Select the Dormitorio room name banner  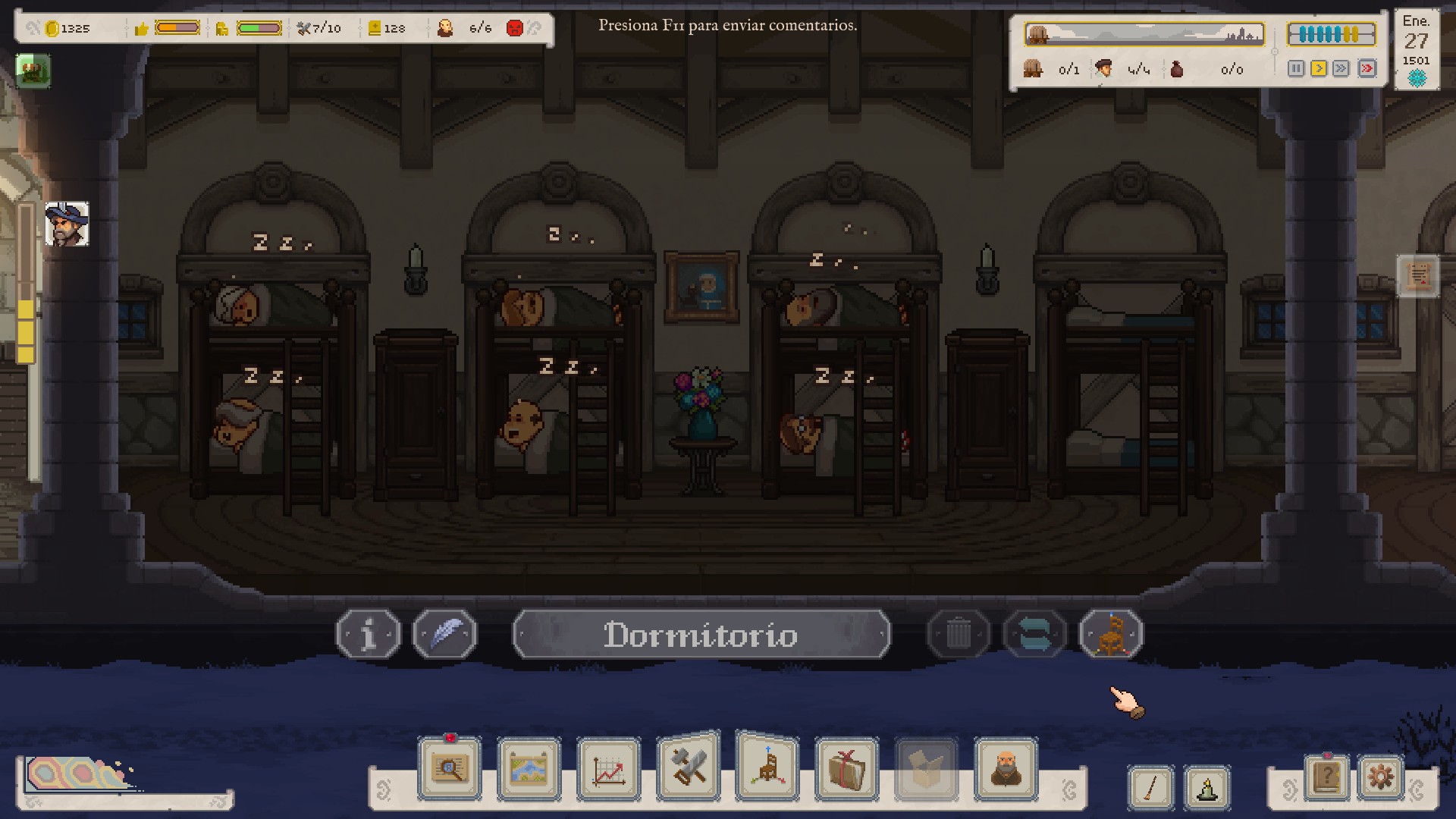pos(701,634)
